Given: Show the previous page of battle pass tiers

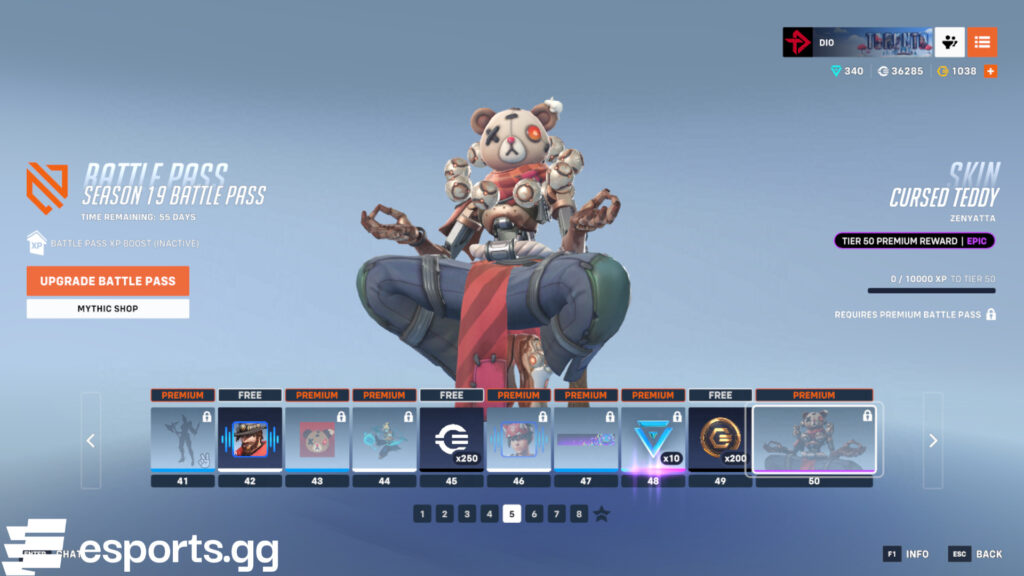Looking at the screenshot, I should tap(91, 440).
